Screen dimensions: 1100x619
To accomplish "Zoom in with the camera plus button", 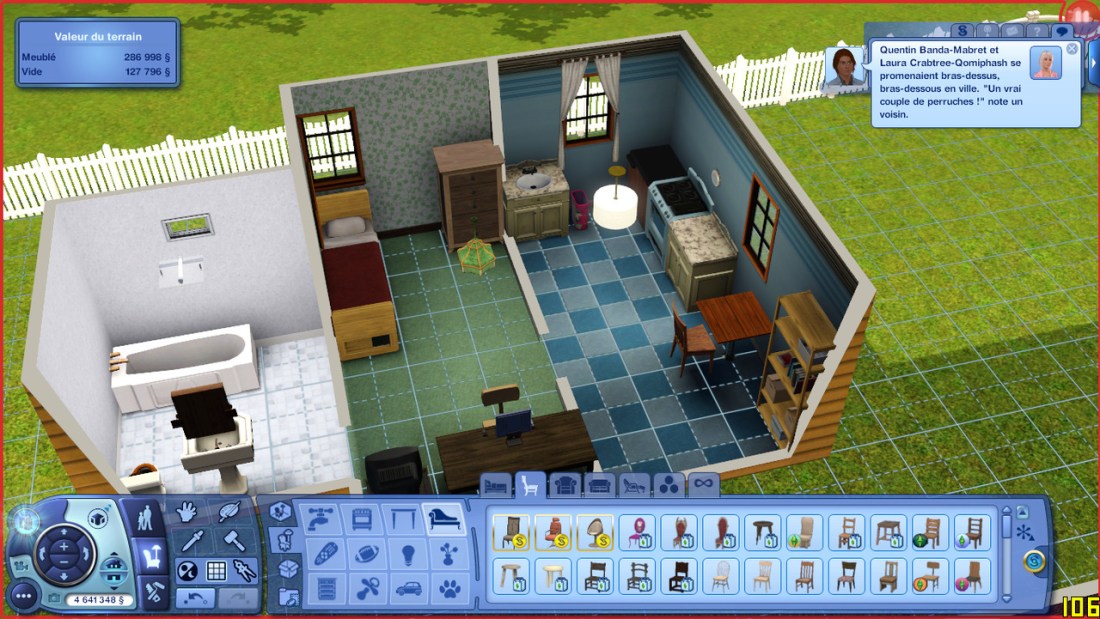I will (x=63, y=547).
